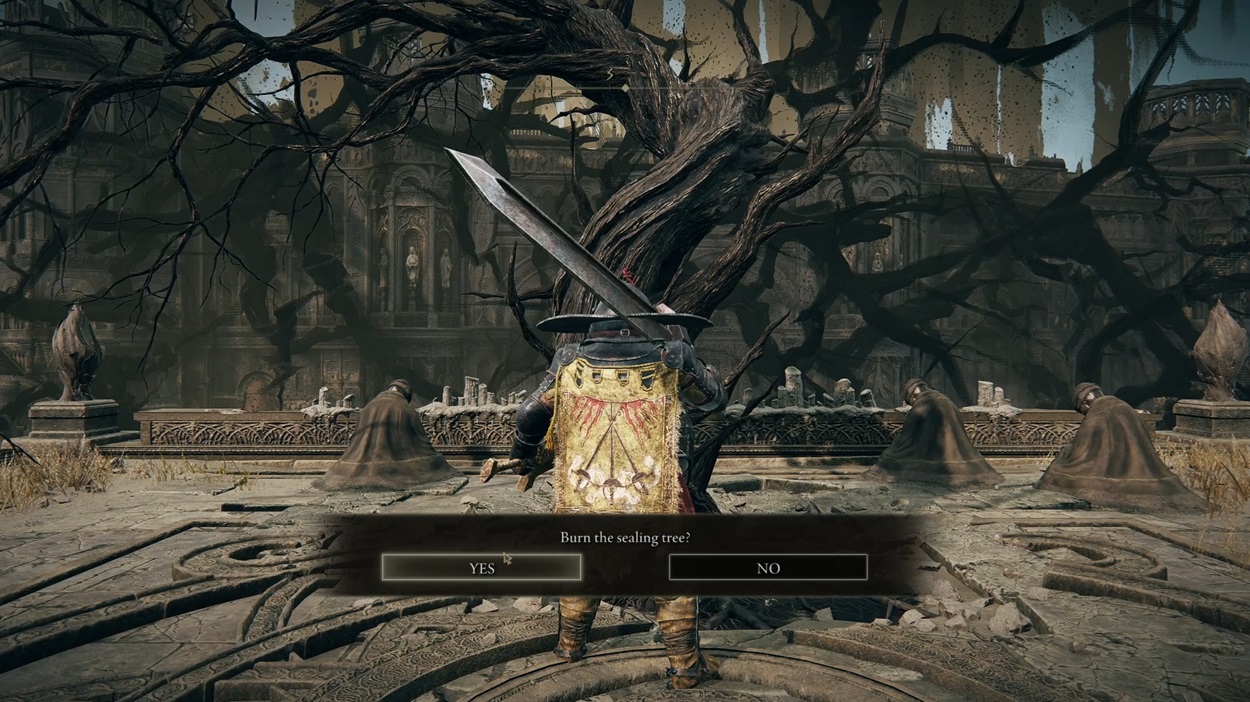Viewport: 1250px width, 702px height.
Task: Choose NO in the sealing tree prompt
Action: coord(767,568)
